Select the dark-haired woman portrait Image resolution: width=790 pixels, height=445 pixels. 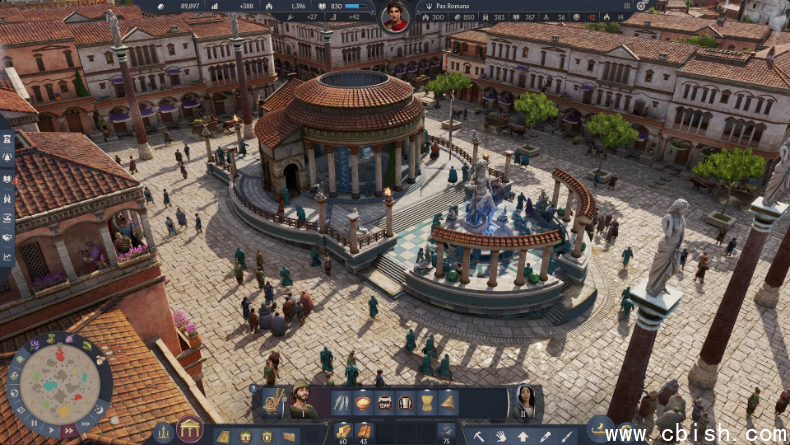coord(525,401)
